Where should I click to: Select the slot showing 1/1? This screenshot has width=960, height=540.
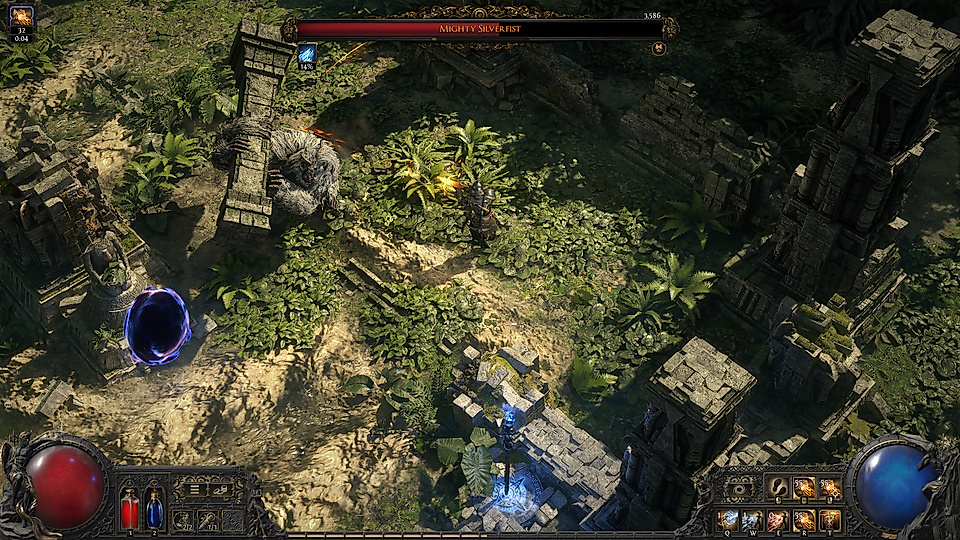point(209,520)
